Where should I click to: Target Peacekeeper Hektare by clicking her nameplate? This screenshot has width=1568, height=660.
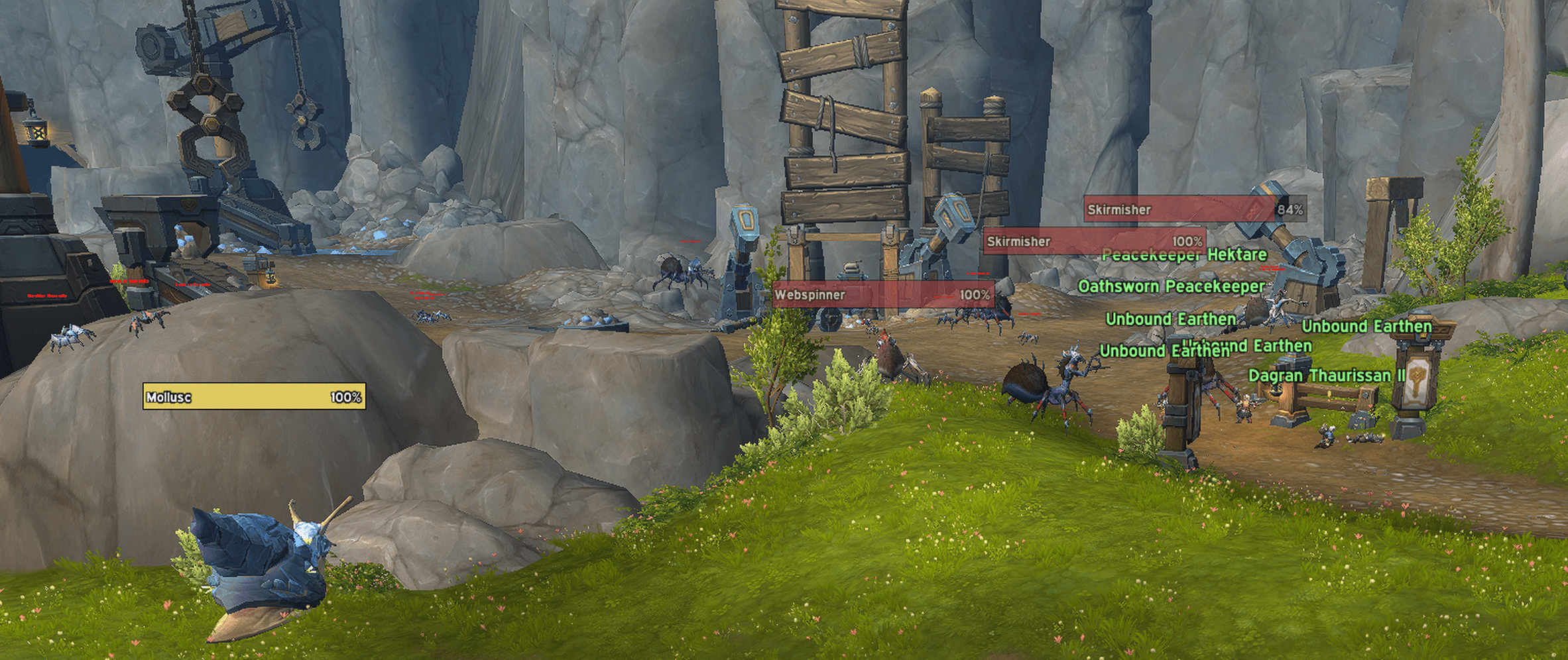point(1183,255)
